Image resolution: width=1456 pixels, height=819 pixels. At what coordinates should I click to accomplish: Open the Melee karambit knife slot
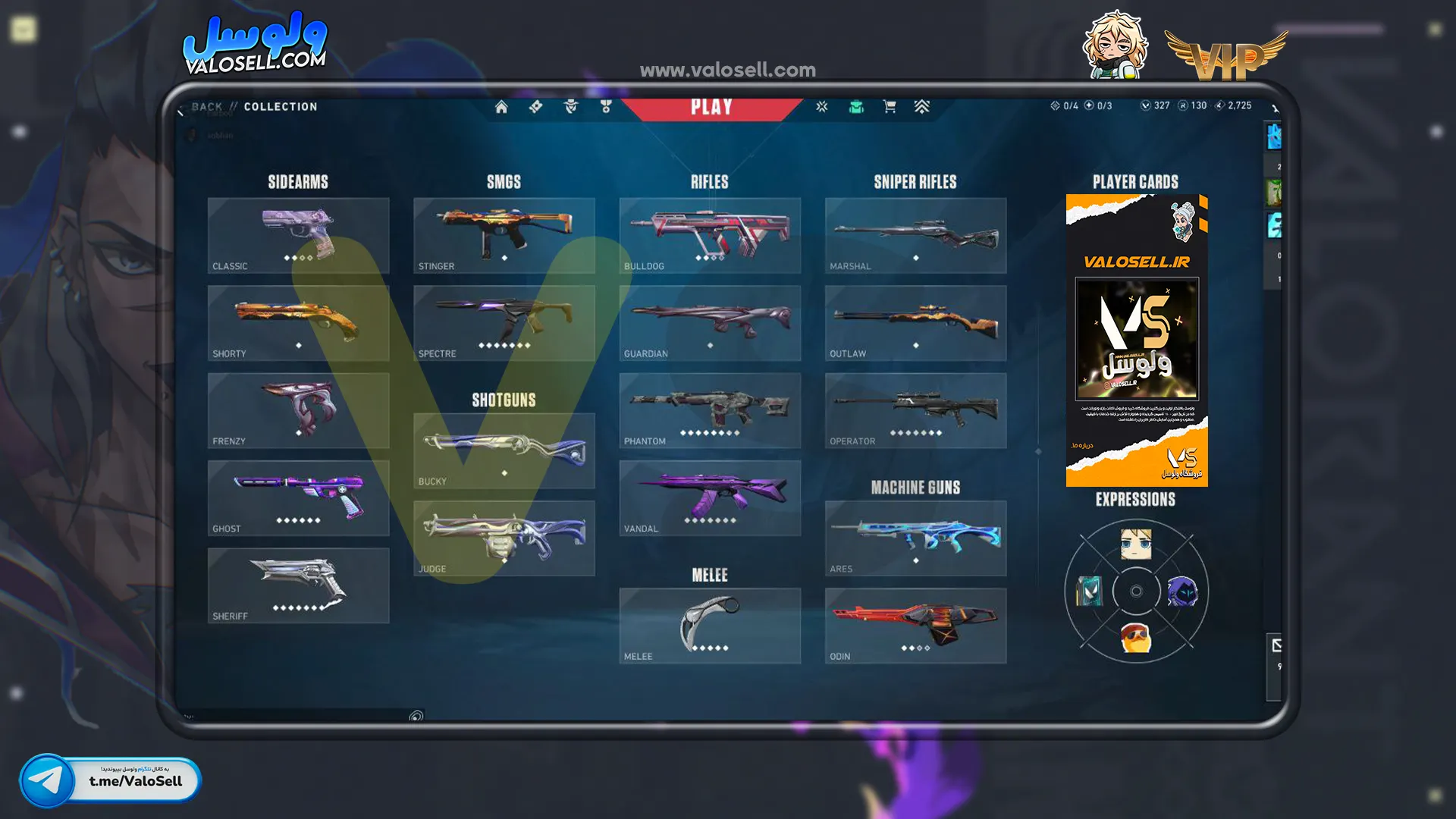point(710,626)
